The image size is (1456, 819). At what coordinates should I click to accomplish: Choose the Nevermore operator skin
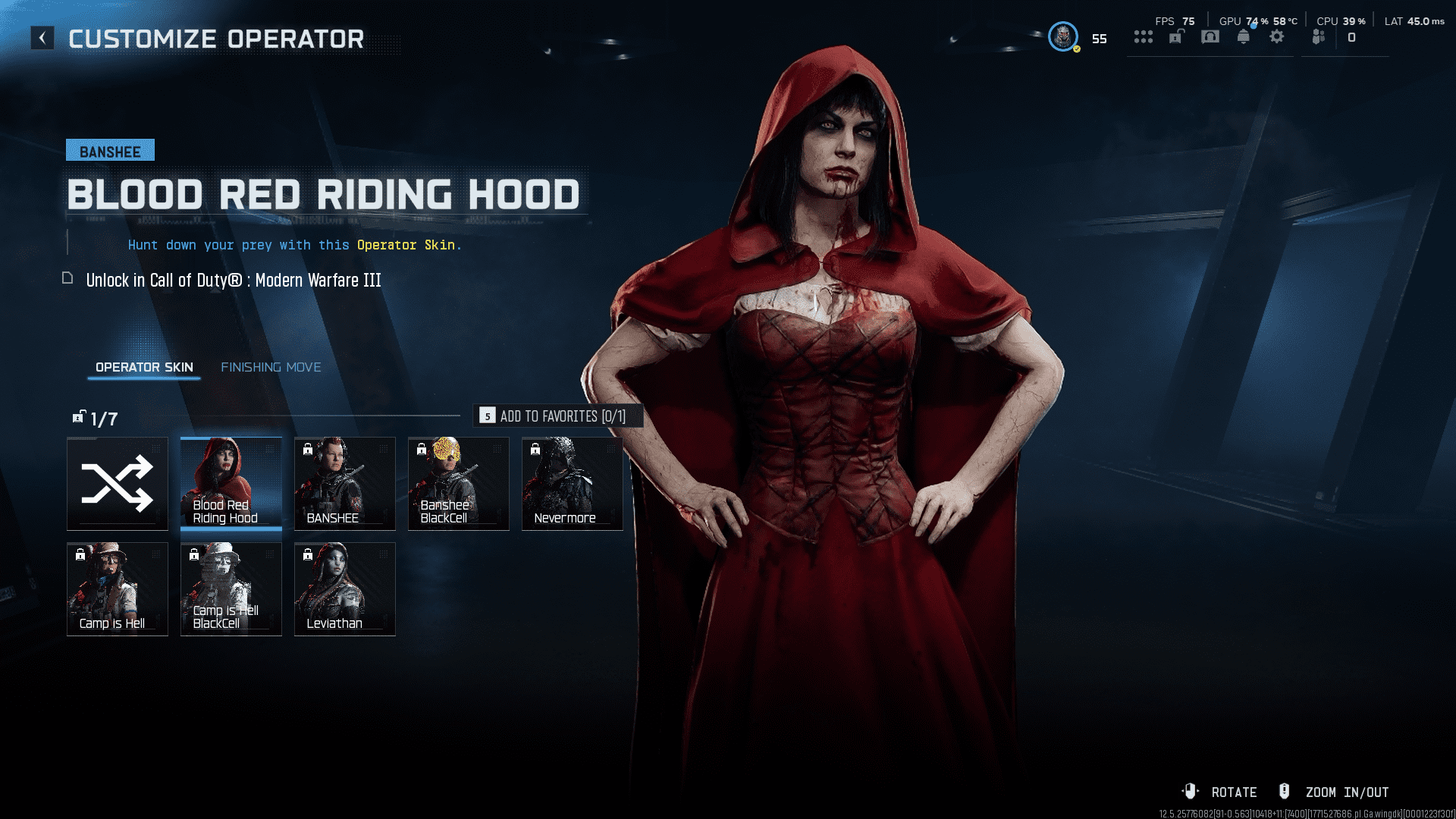[573, 484]
